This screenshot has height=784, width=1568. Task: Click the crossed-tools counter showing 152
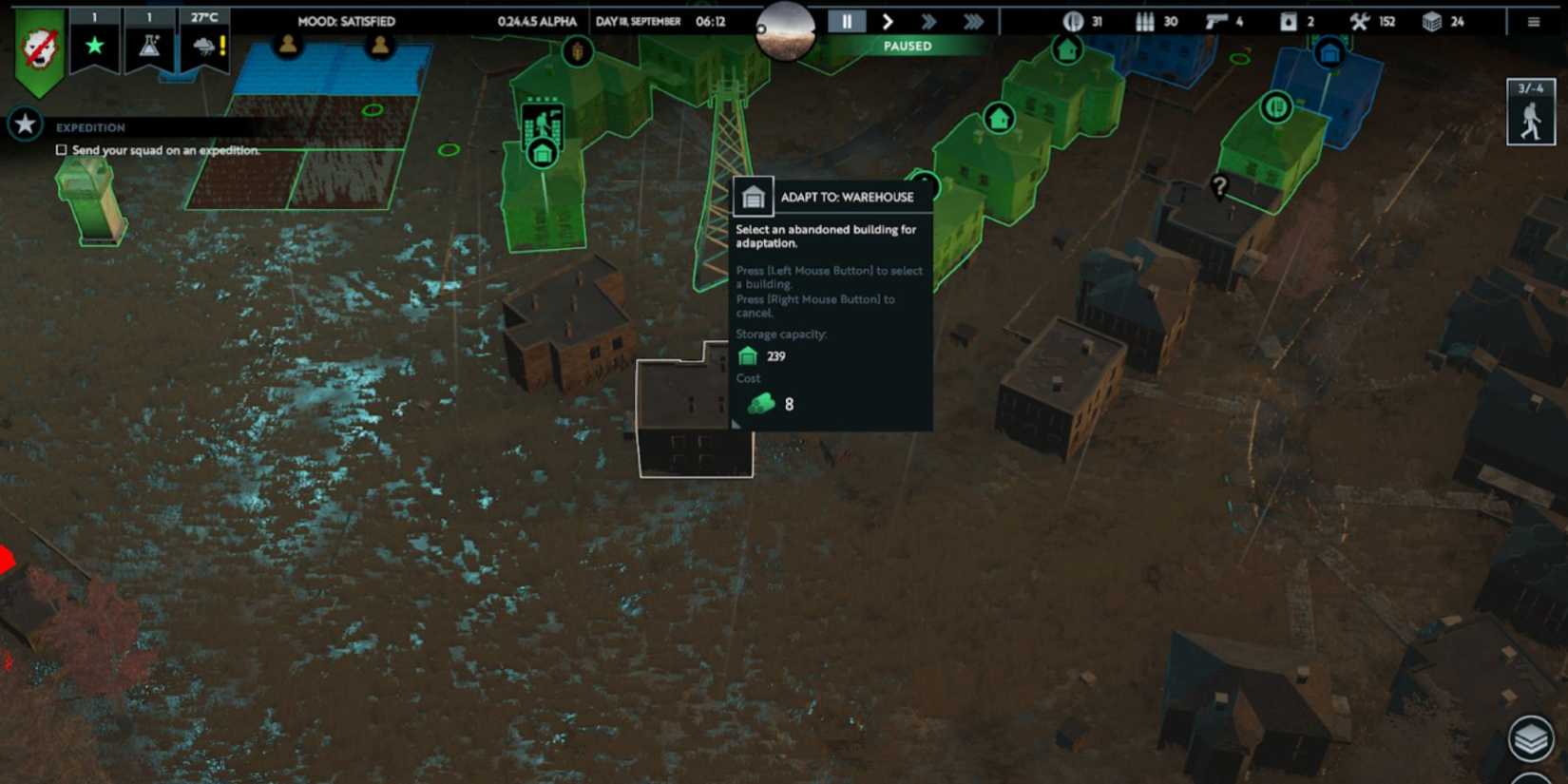[x=1361, y=20]
